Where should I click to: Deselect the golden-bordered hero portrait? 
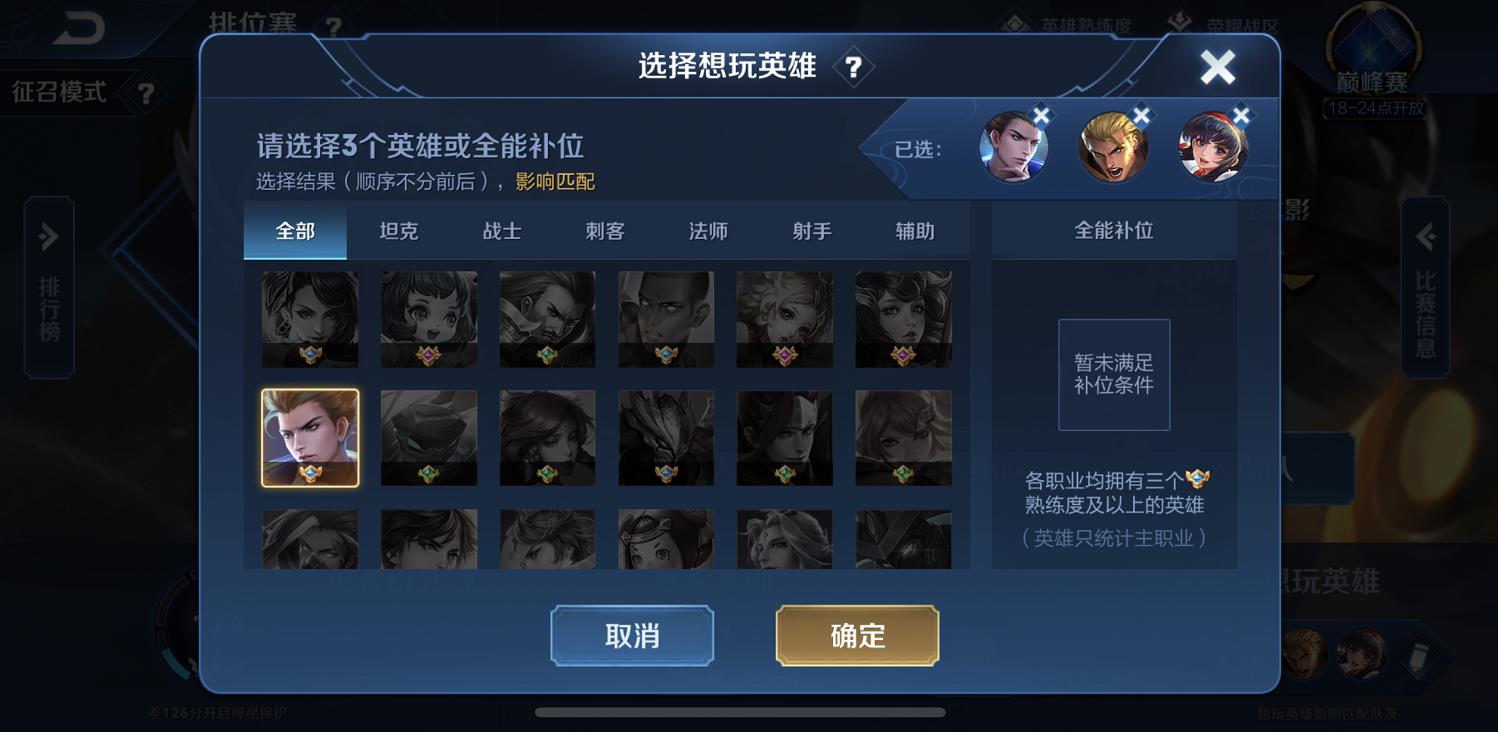pyautogui.click(x=310, y=437)
